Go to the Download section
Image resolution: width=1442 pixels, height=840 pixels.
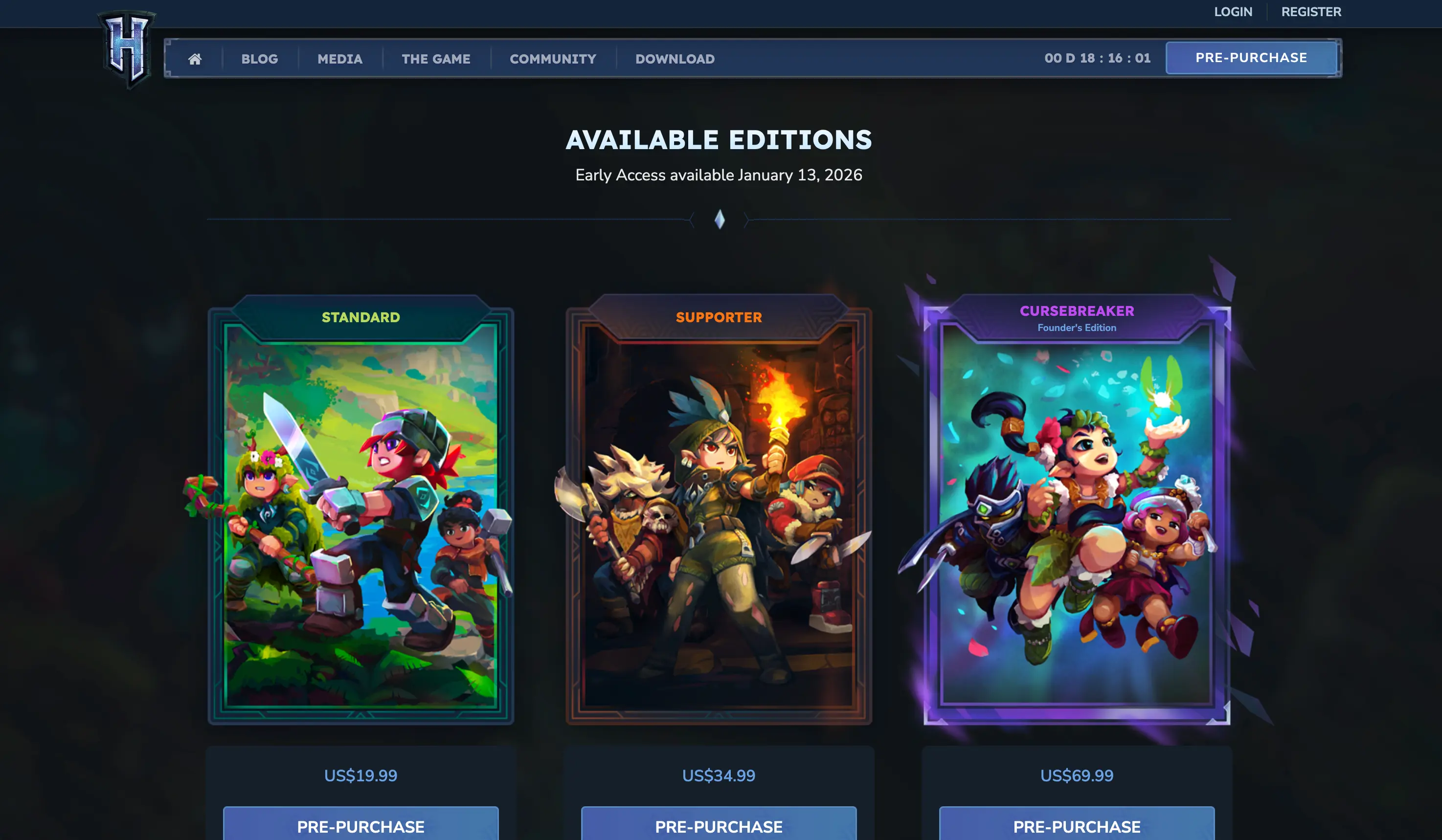pyautogui.click(x=674, y=59)
